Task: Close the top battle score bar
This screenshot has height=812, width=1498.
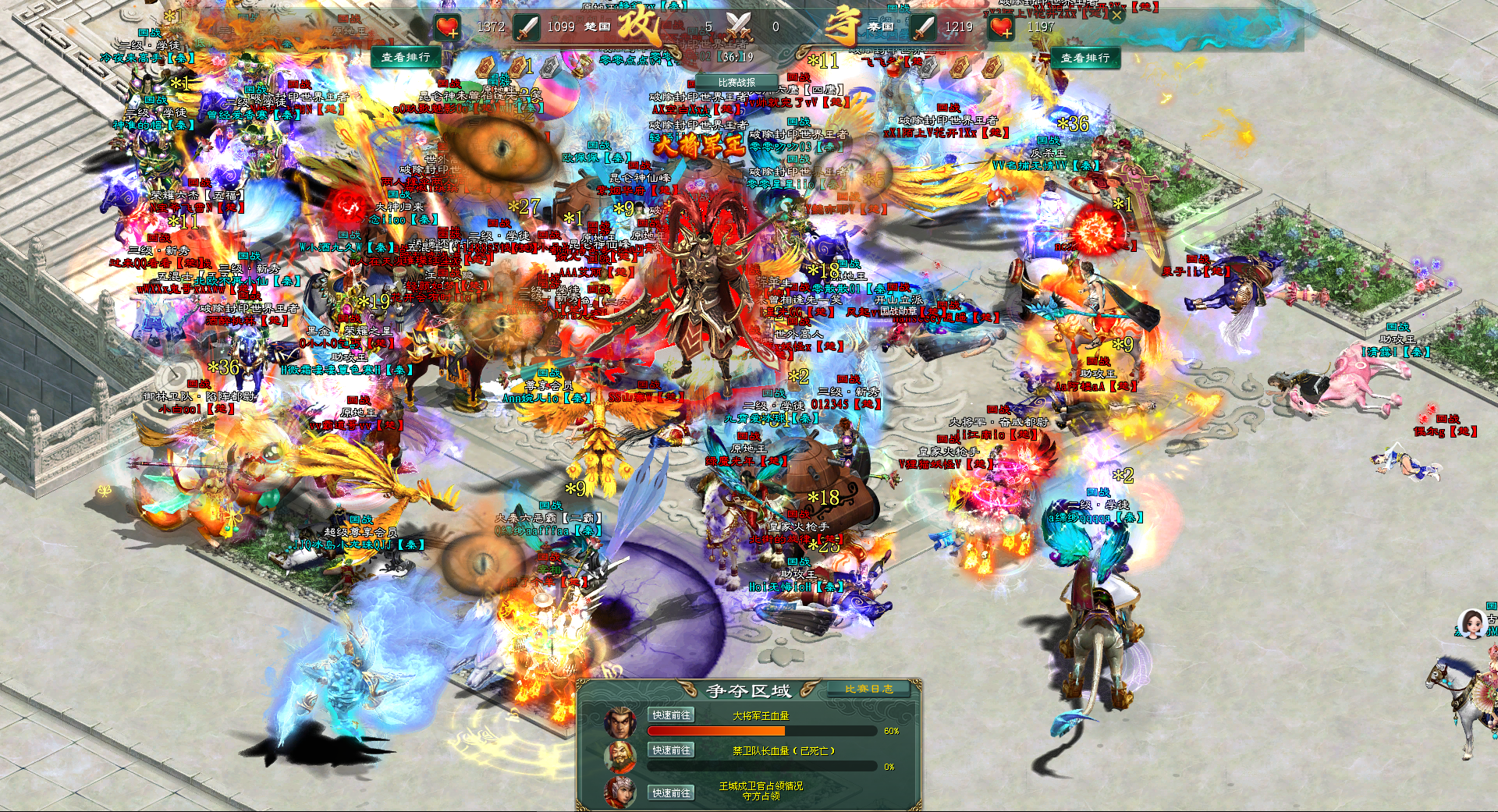Action: click(x=1116, y=15)
